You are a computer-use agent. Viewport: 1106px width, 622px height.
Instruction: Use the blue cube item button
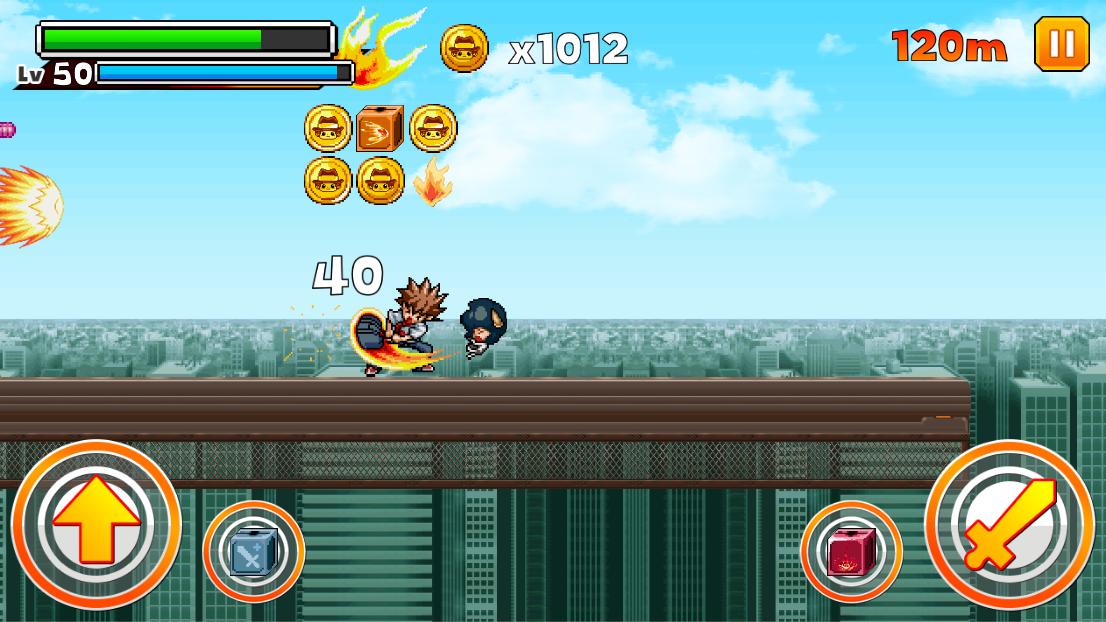[254, 551]
